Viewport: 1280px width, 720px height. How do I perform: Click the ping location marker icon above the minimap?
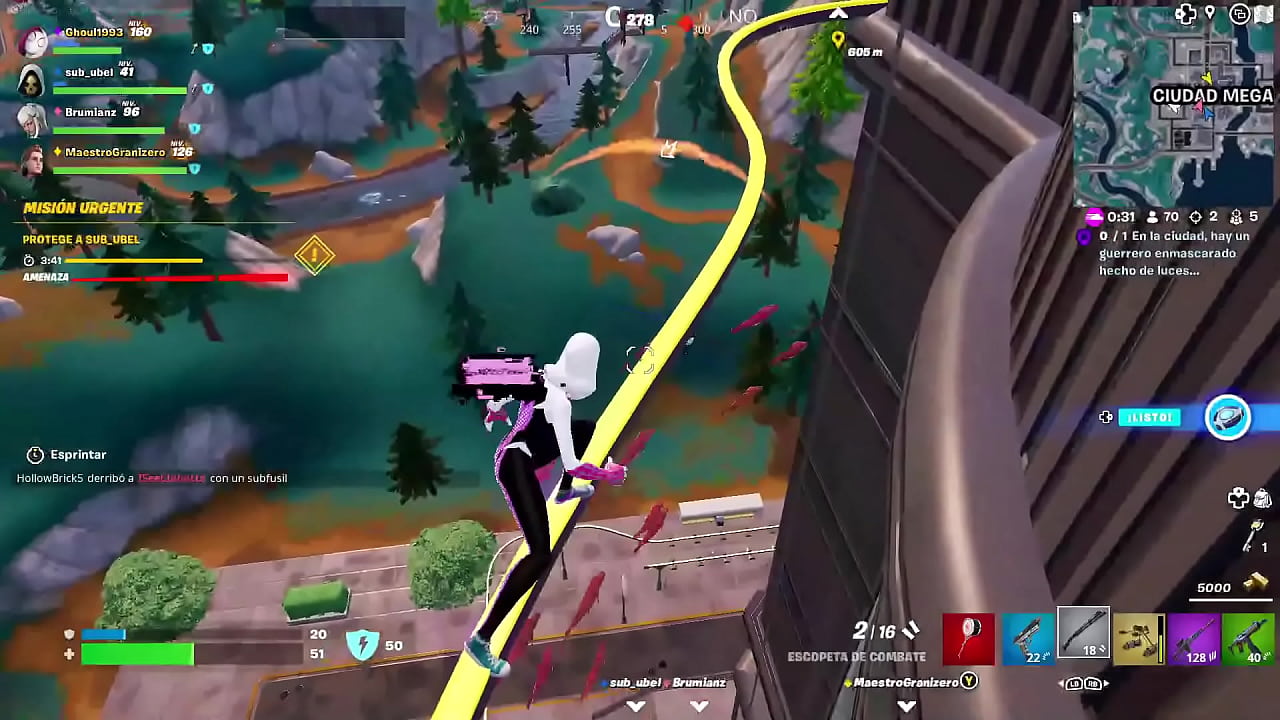point(1210,13)
